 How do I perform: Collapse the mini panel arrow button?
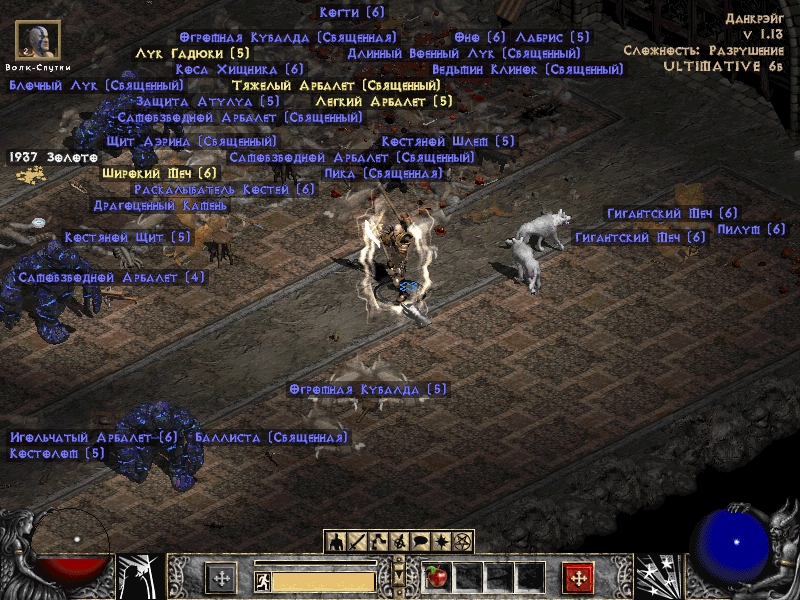click(x=399, y=578)
